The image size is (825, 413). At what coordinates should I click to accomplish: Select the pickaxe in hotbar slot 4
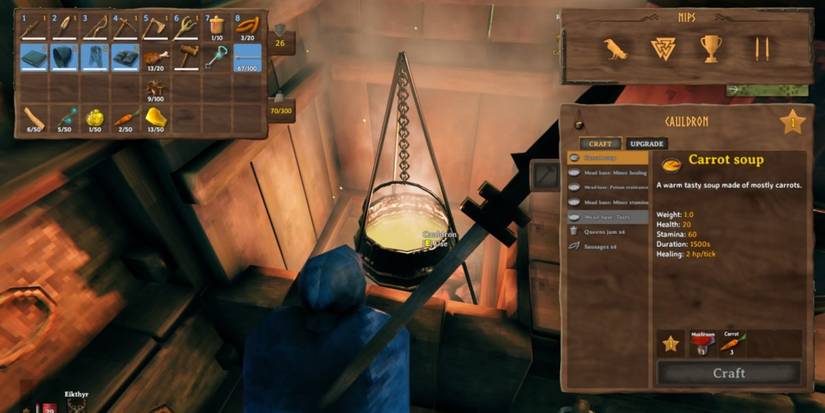125,27
